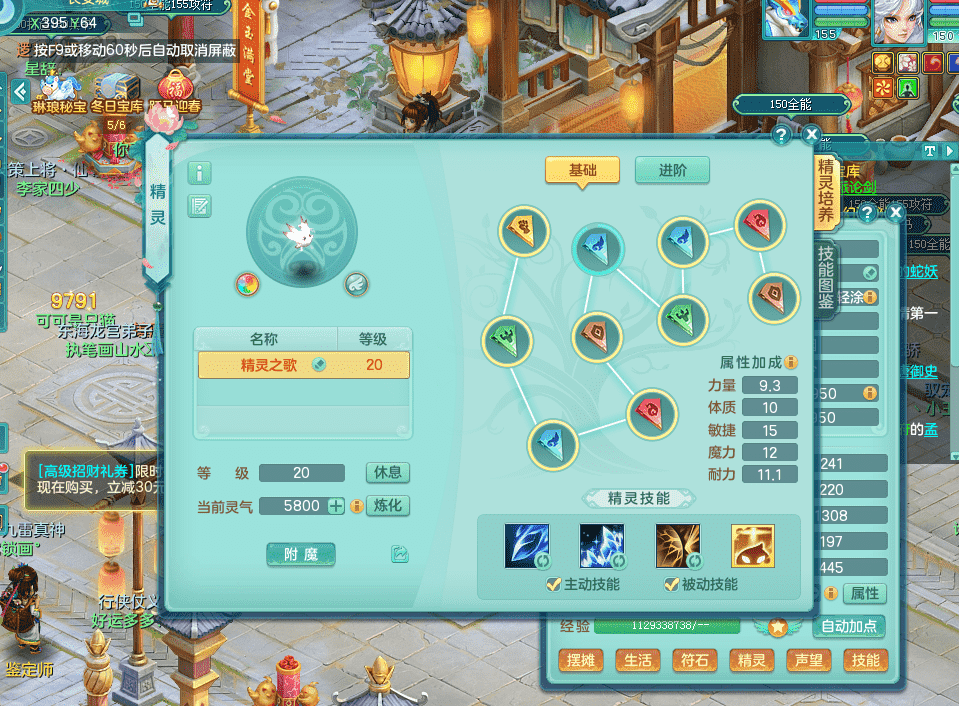Select the ice crystal spirit skill icon
Viewport: 959px width, 706px height.
click(x=602, y=546)
